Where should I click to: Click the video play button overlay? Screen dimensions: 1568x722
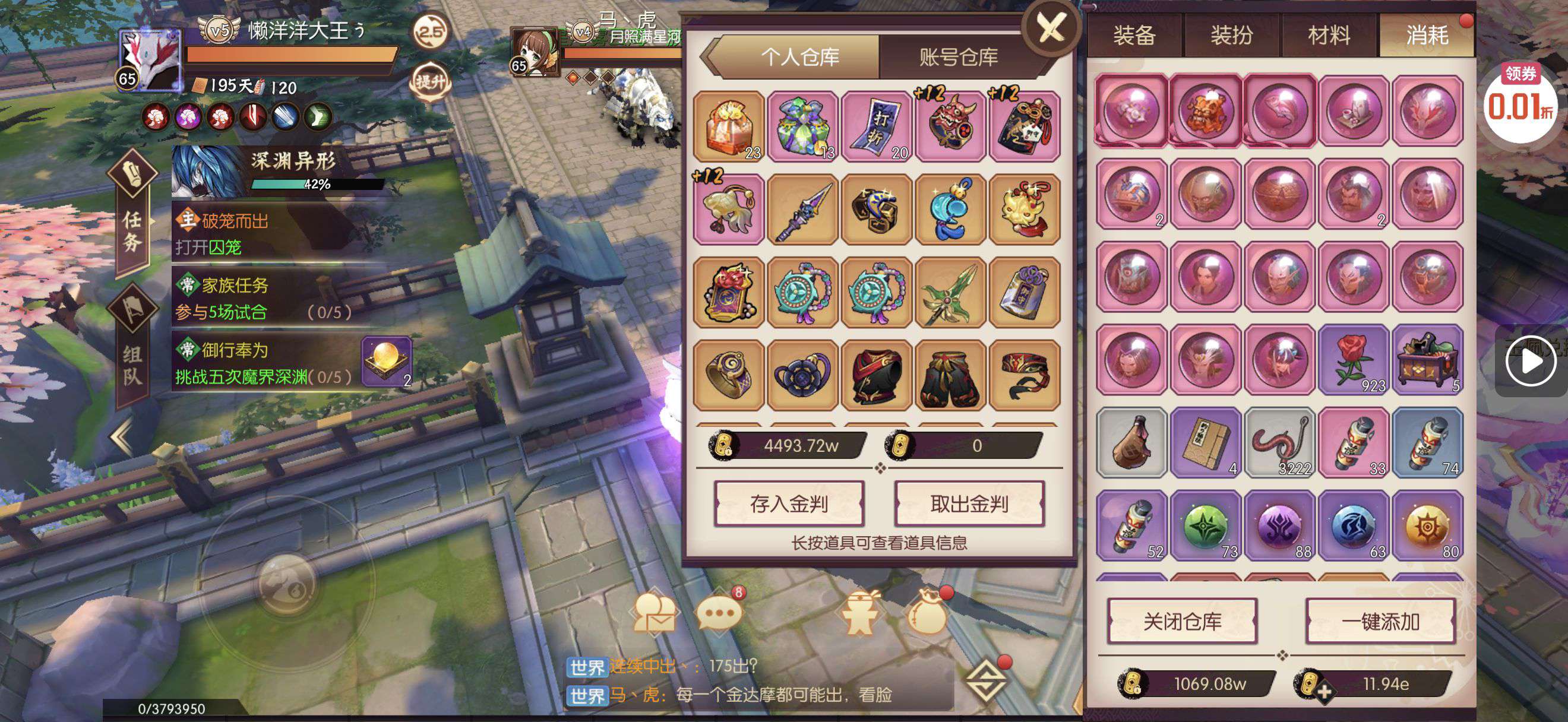pos(1531,362)
